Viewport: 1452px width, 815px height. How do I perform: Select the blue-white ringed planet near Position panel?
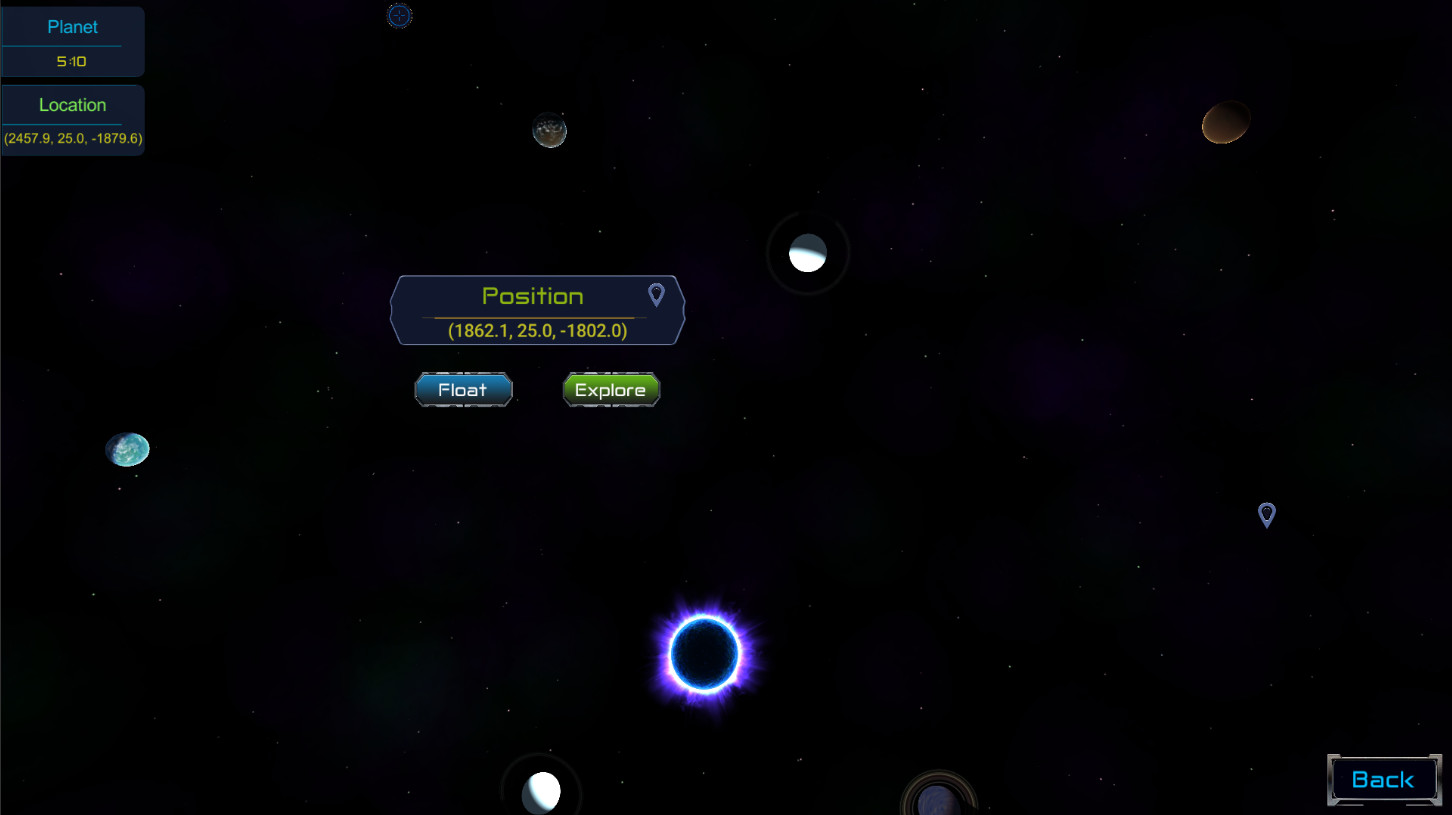coord(807,253)
